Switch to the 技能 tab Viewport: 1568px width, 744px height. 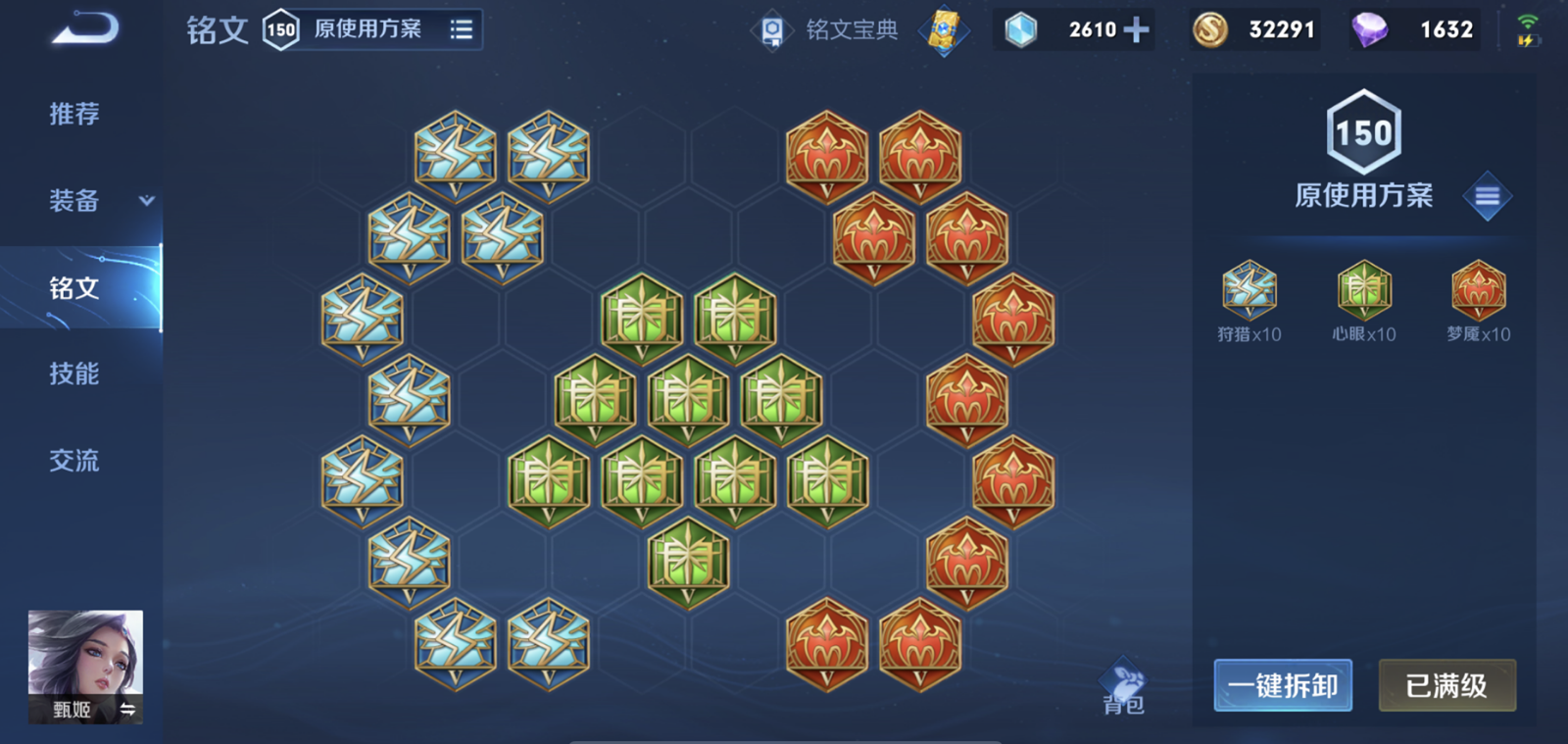73,374
